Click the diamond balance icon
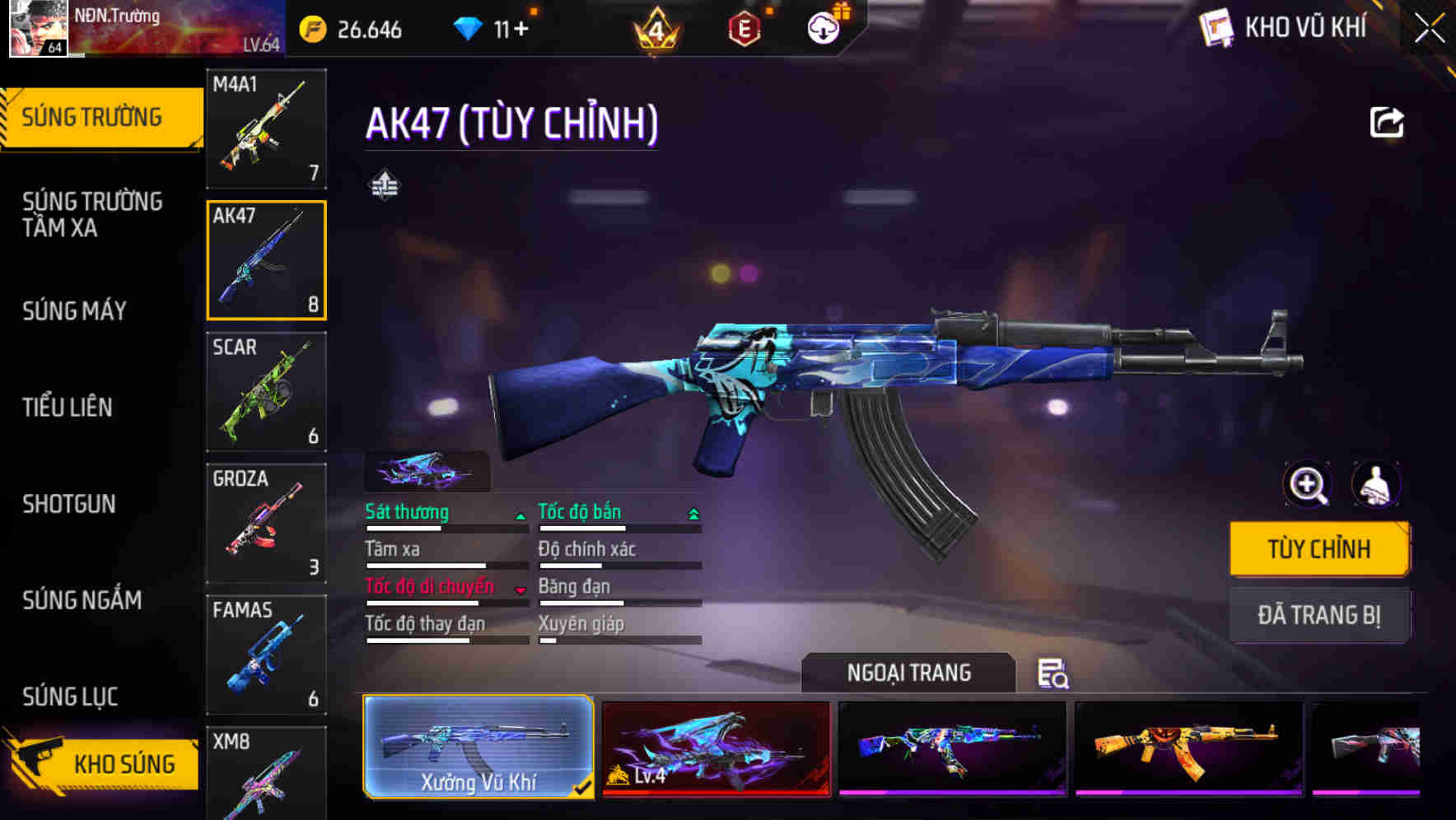The width and height of the screenshot is (1456, 820). [x=467, y=27]
